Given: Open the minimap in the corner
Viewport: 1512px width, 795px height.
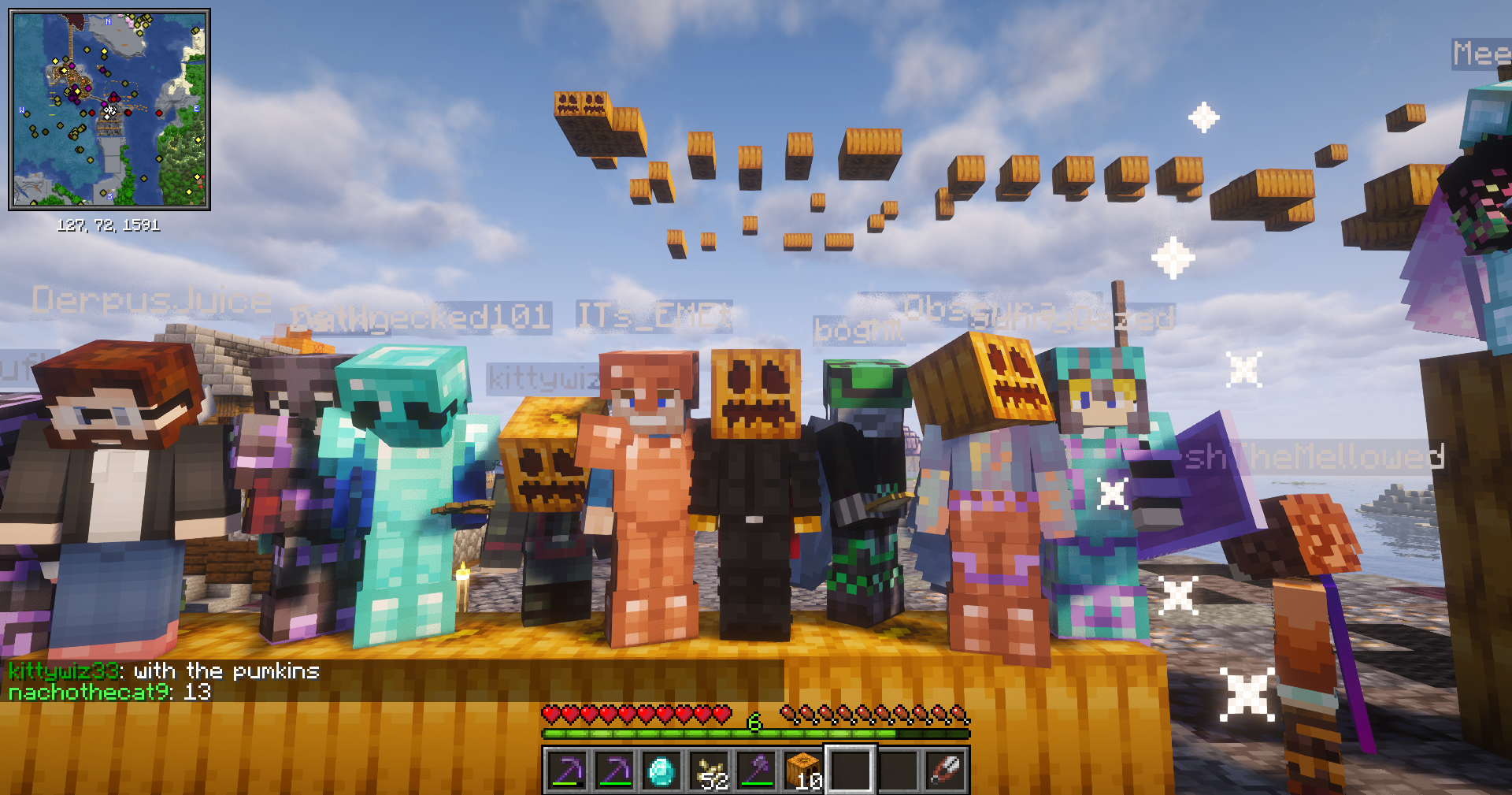Looking at the screenshot, I should [109, 110].
